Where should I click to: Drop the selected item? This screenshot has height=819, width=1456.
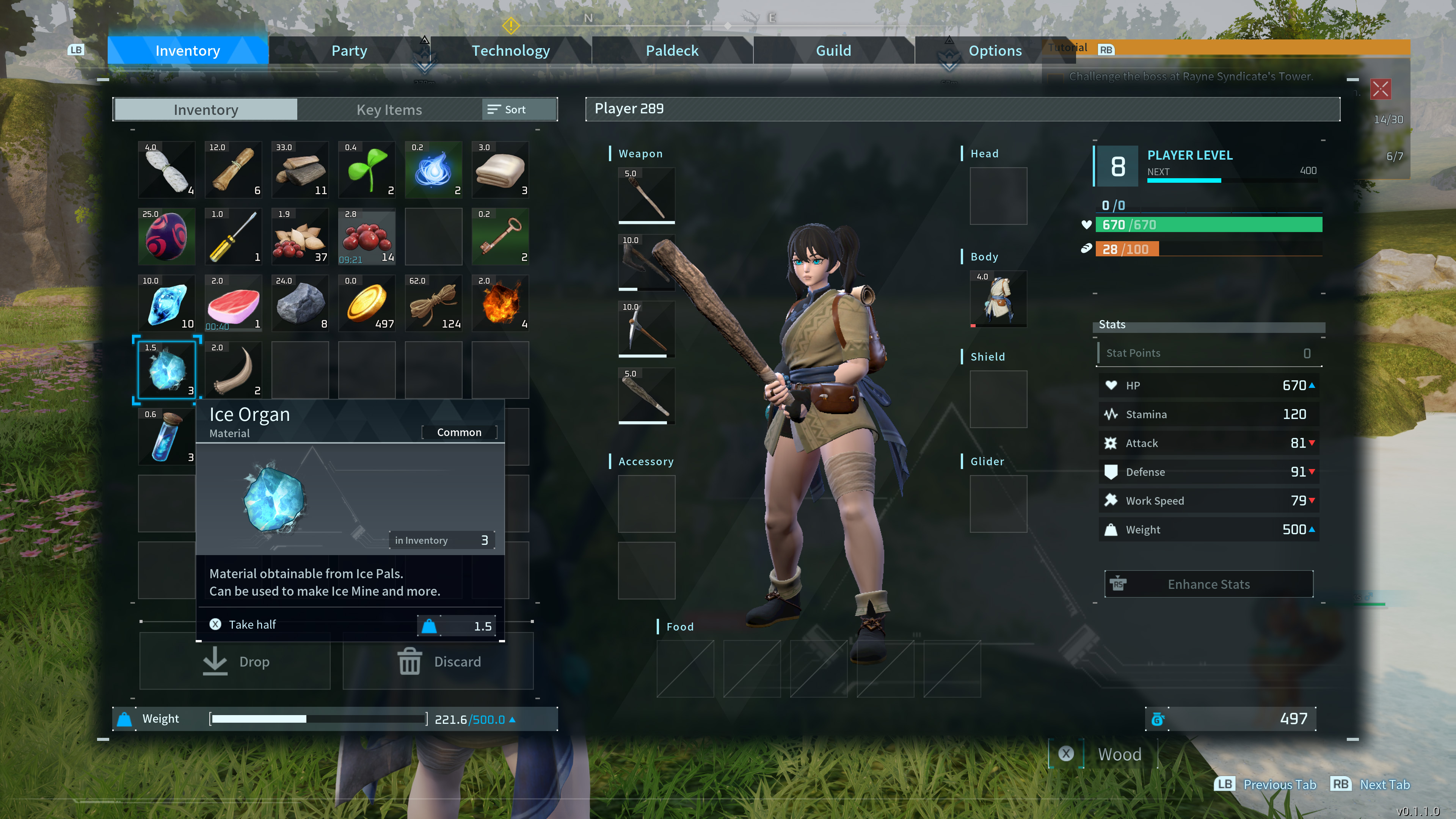click(x=235, y=661)
